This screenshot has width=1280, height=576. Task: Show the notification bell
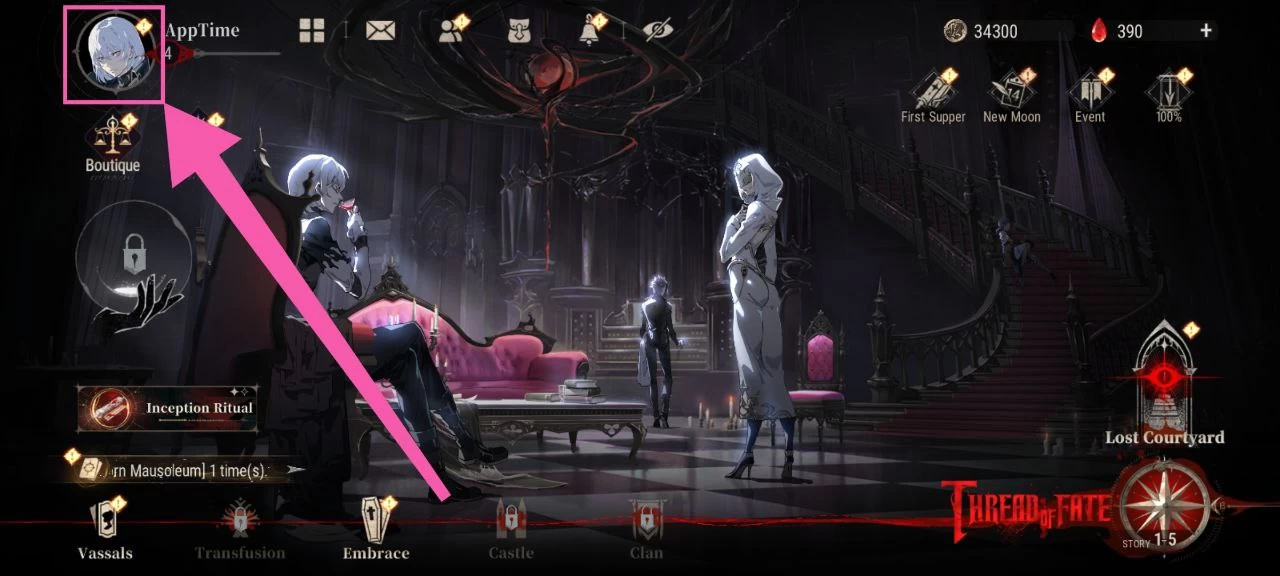click(589, 31)
